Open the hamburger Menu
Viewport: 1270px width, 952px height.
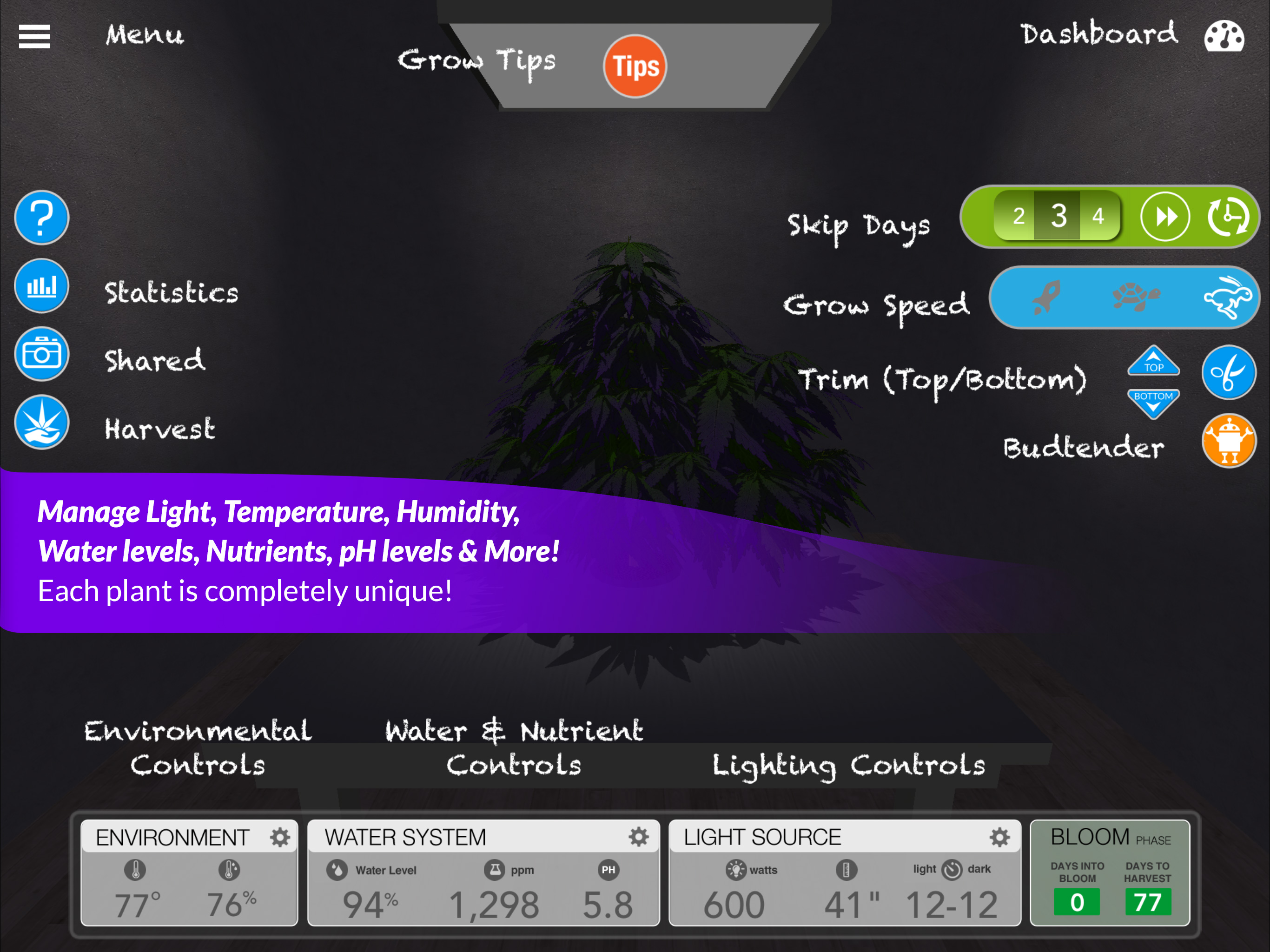tap(34, 36)
